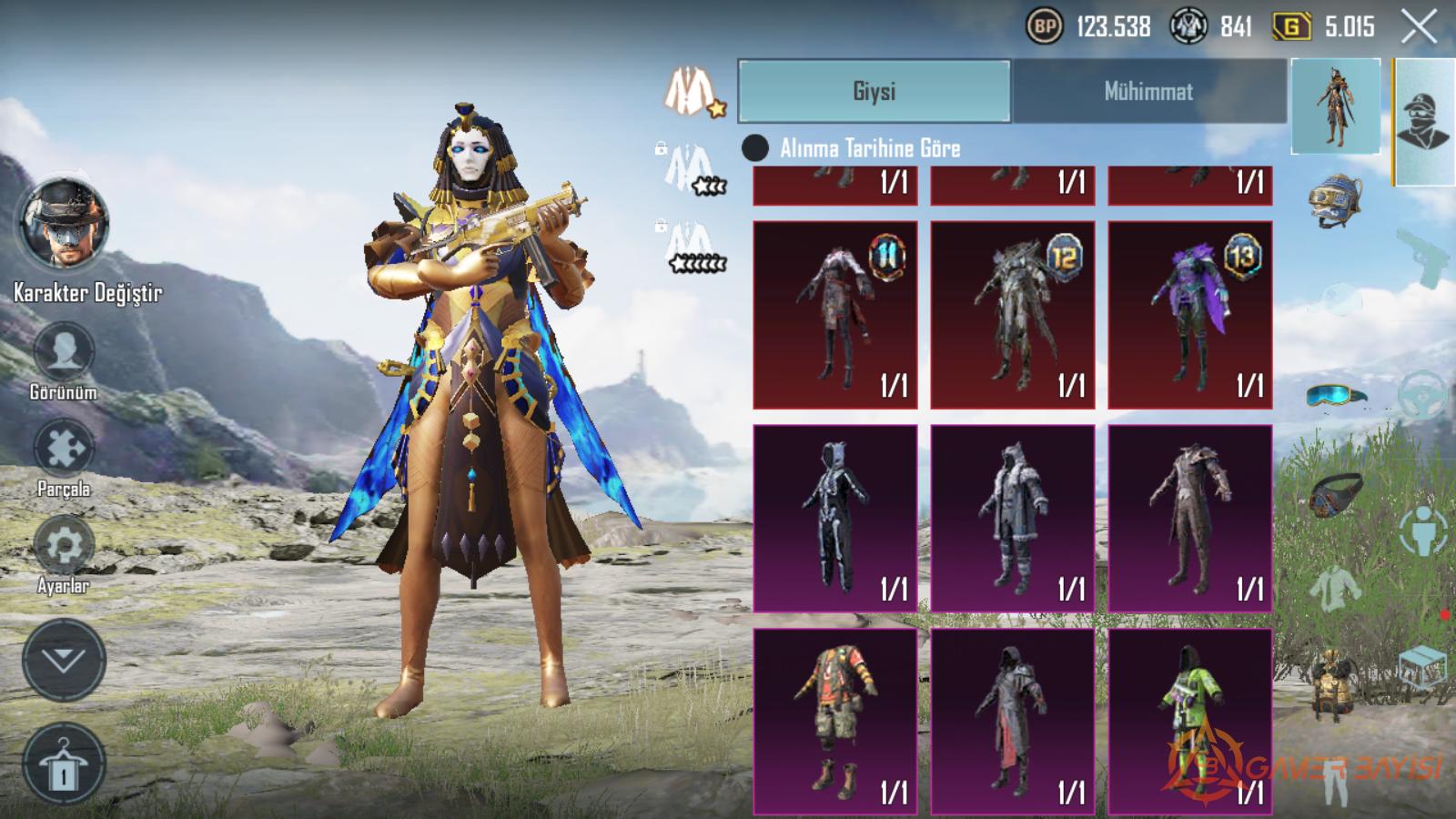Close the inventory screen

pyautogui.click(x=1419, y=27)
